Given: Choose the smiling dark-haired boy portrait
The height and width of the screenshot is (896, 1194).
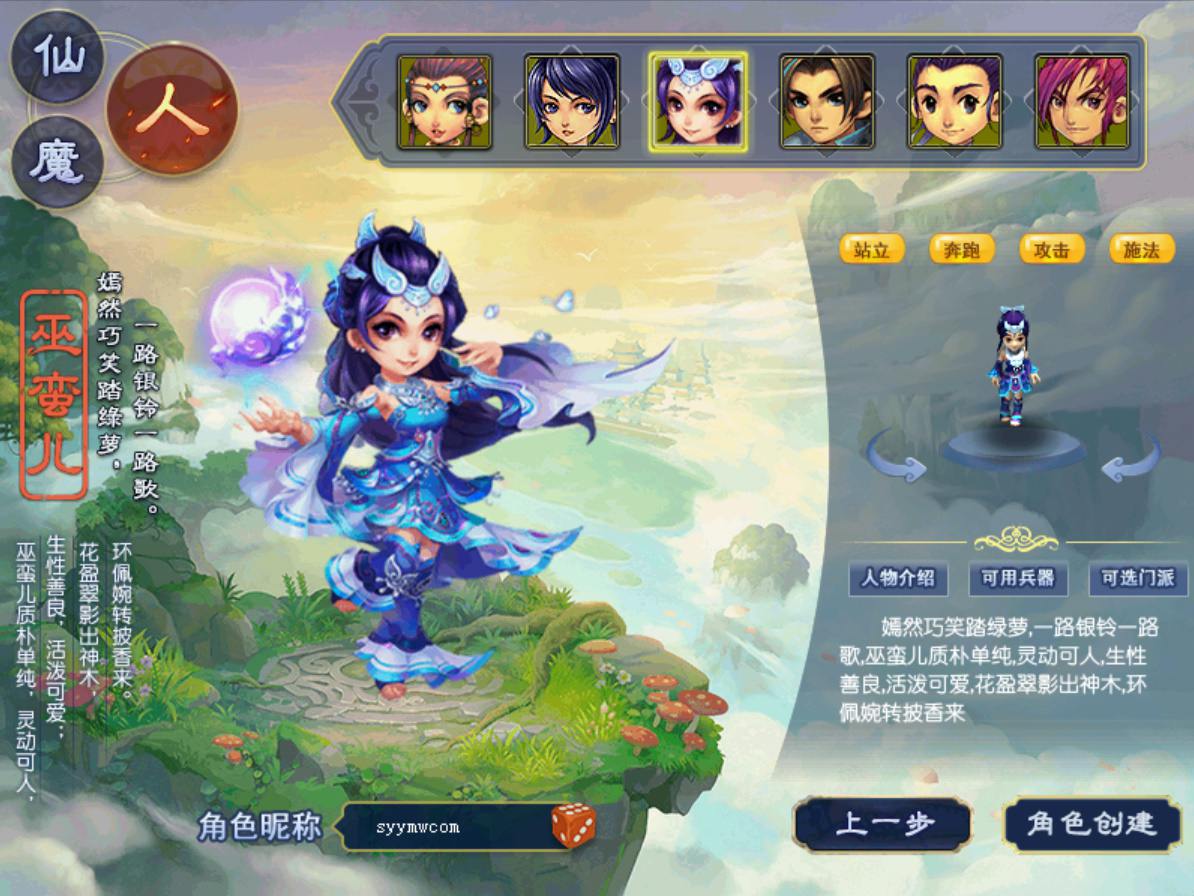Looking at the screenshot, I should click(x=954, y=101).
